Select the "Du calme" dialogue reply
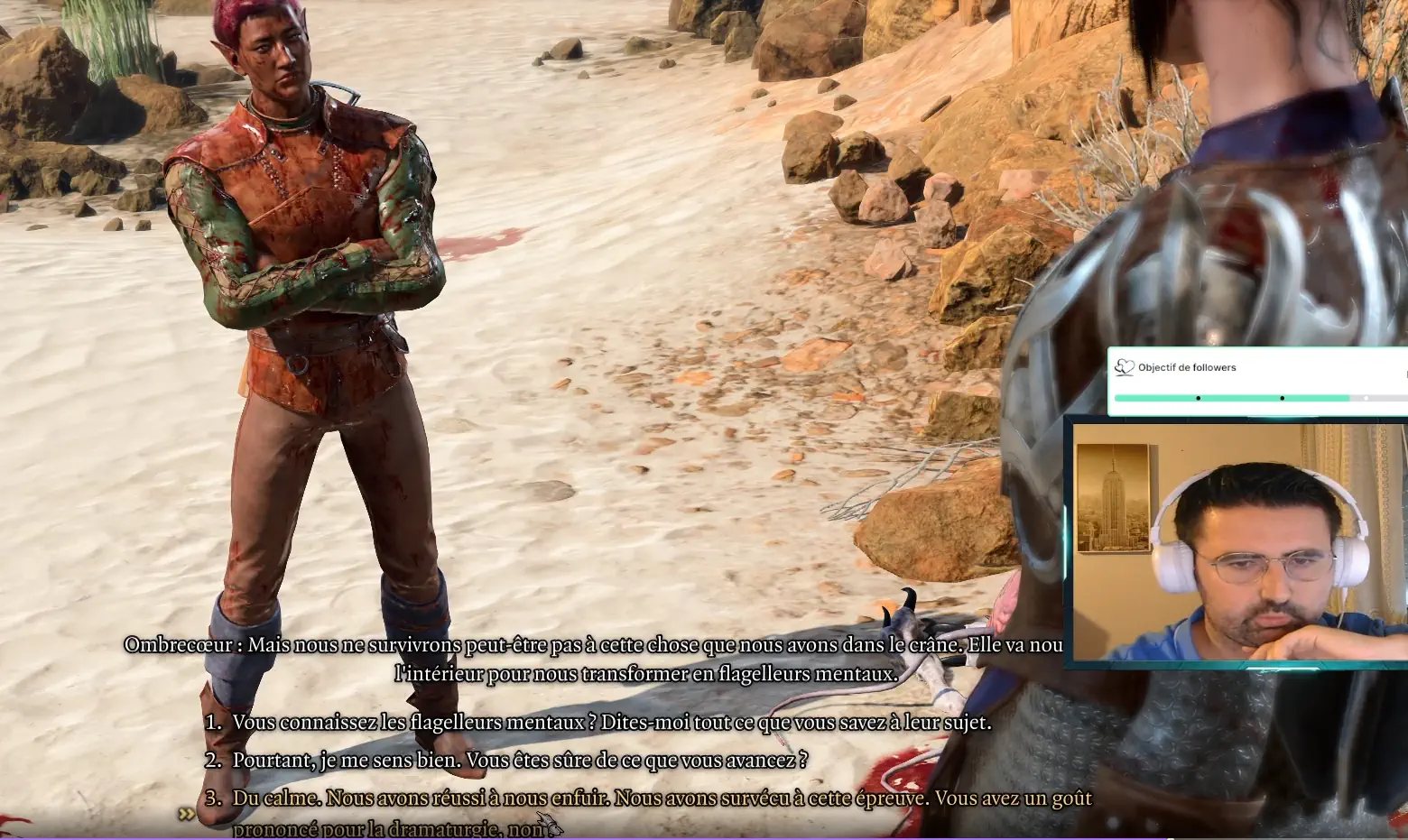 (661, 799)
